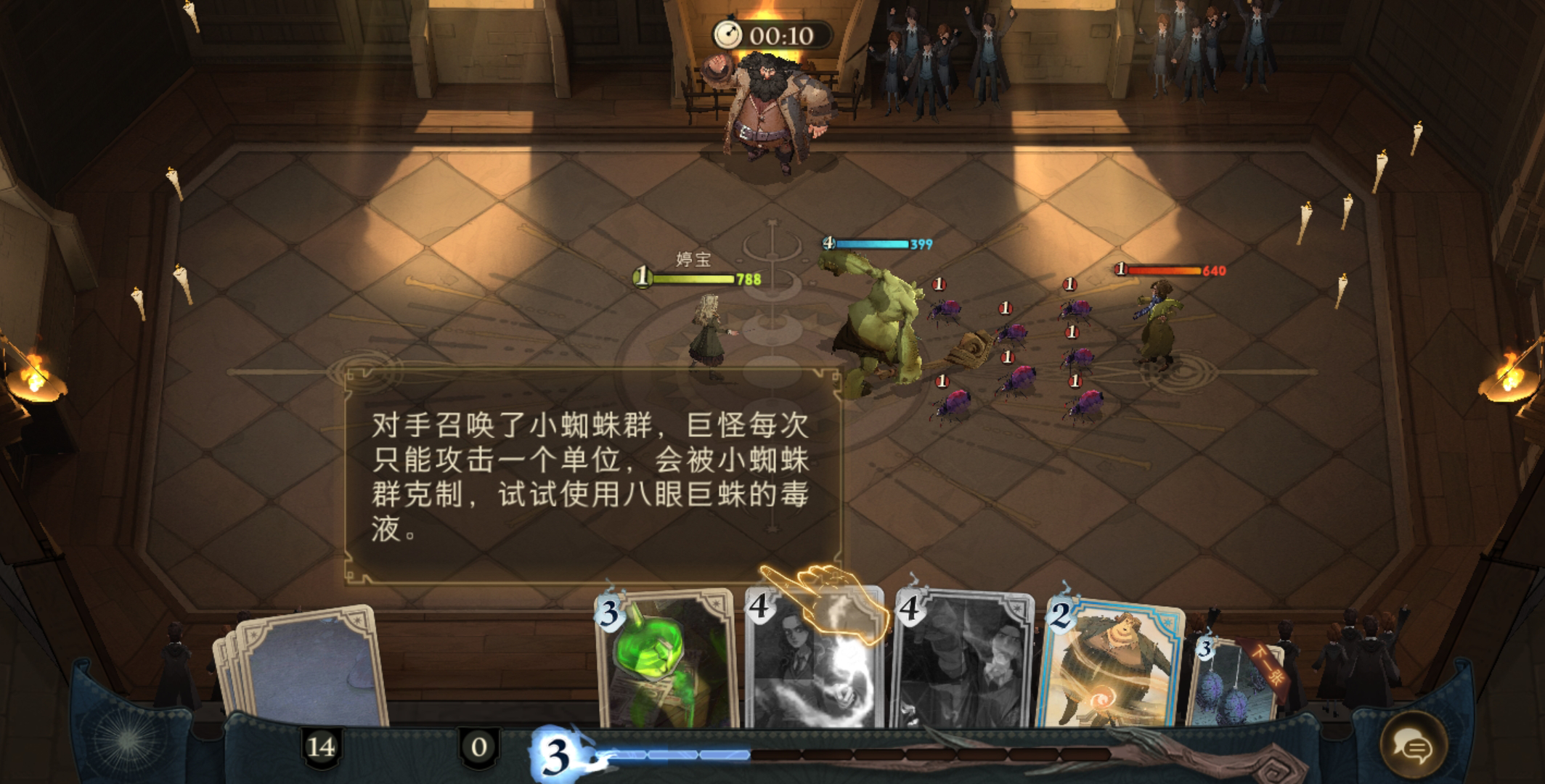Tap the timer icon showing 00:10
Viewport: 1545px width, 784px height.
[x=727, y=32]
